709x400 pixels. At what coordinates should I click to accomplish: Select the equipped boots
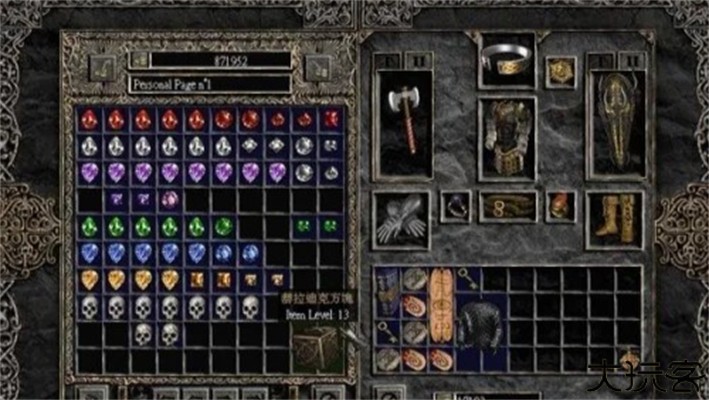click(614, 218)
